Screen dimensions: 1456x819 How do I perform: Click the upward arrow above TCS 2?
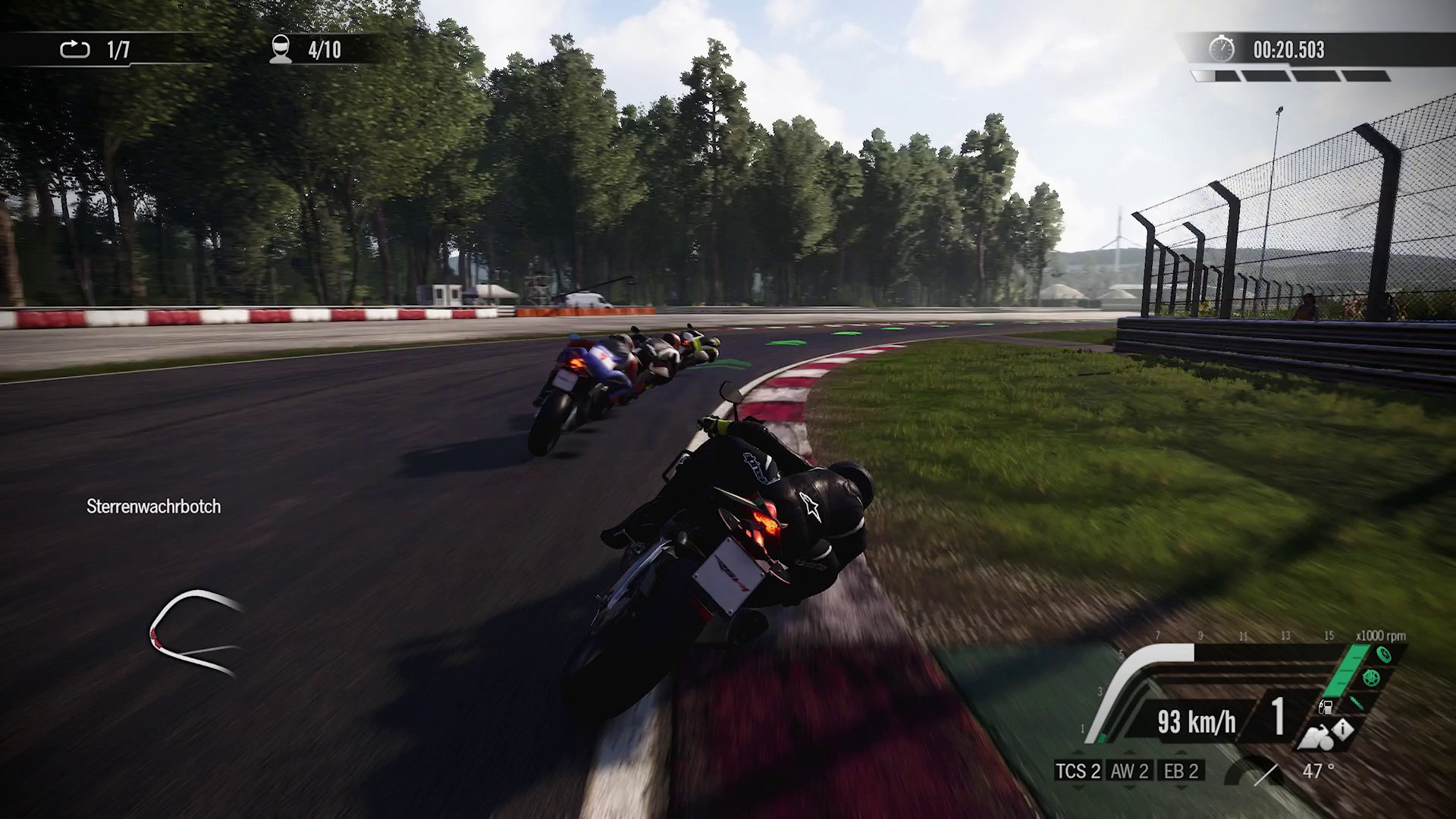click(x=1078, y=752)
